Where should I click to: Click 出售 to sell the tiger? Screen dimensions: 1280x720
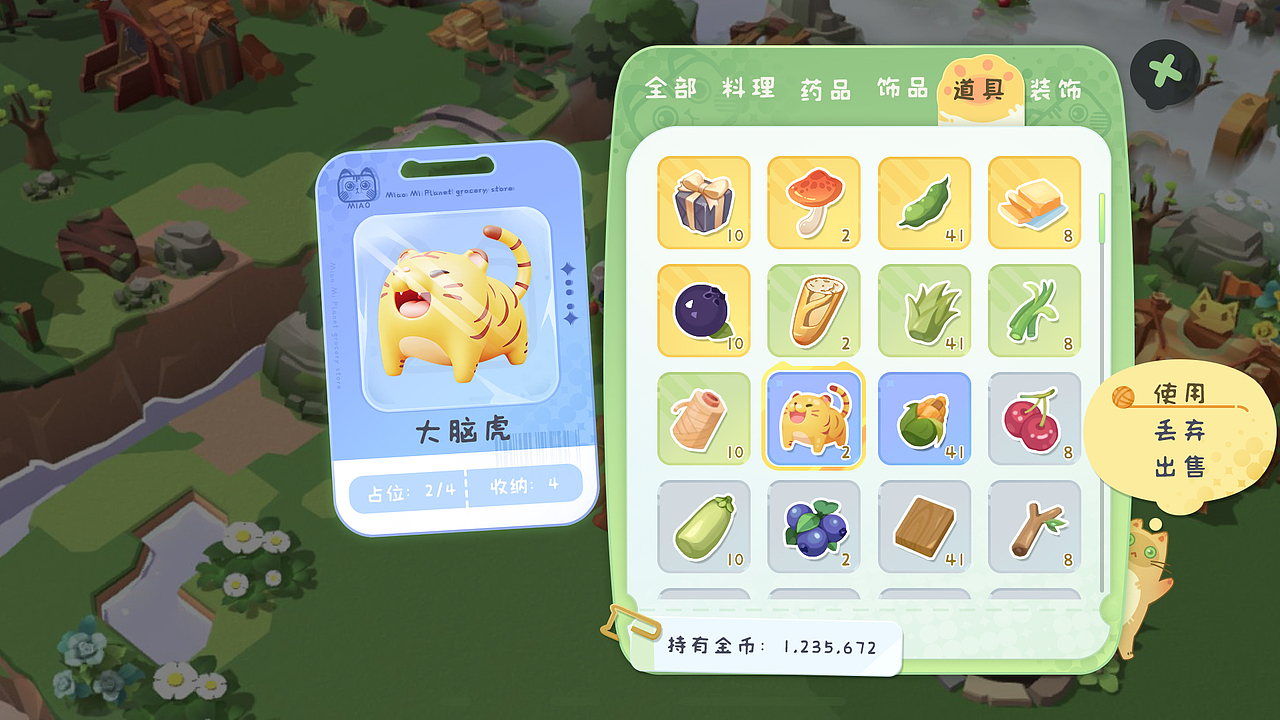1180,465
